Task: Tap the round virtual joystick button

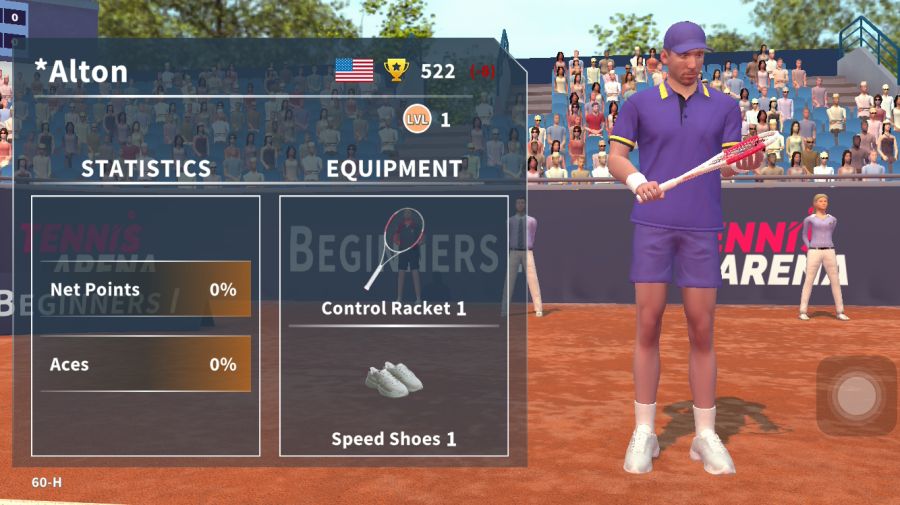Action: [856, 396]
